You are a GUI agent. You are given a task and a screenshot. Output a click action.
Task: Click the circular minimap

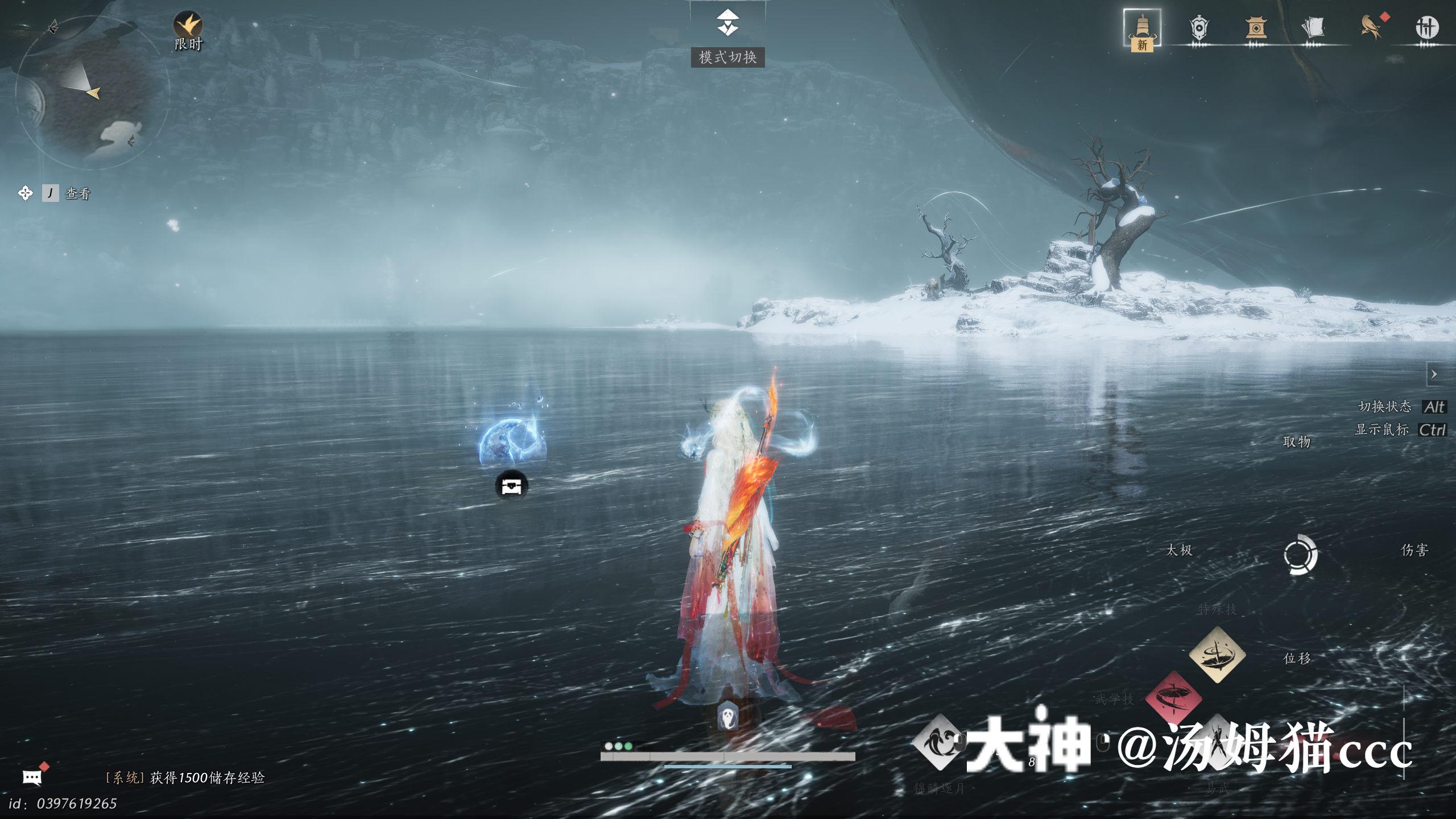pyautogui.click(x=92, y=92)
